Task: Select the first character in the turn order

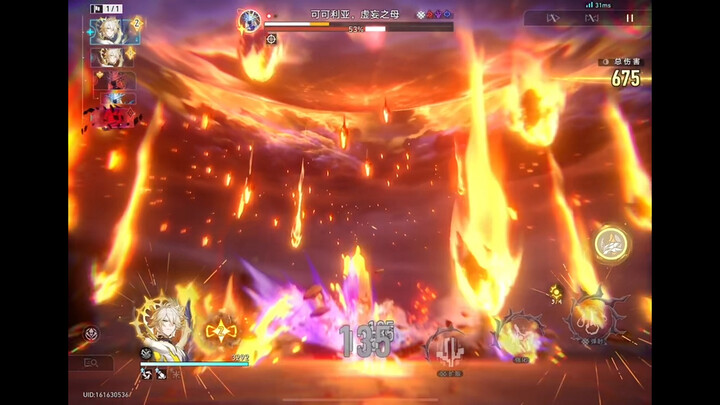Action: point(107,30)
